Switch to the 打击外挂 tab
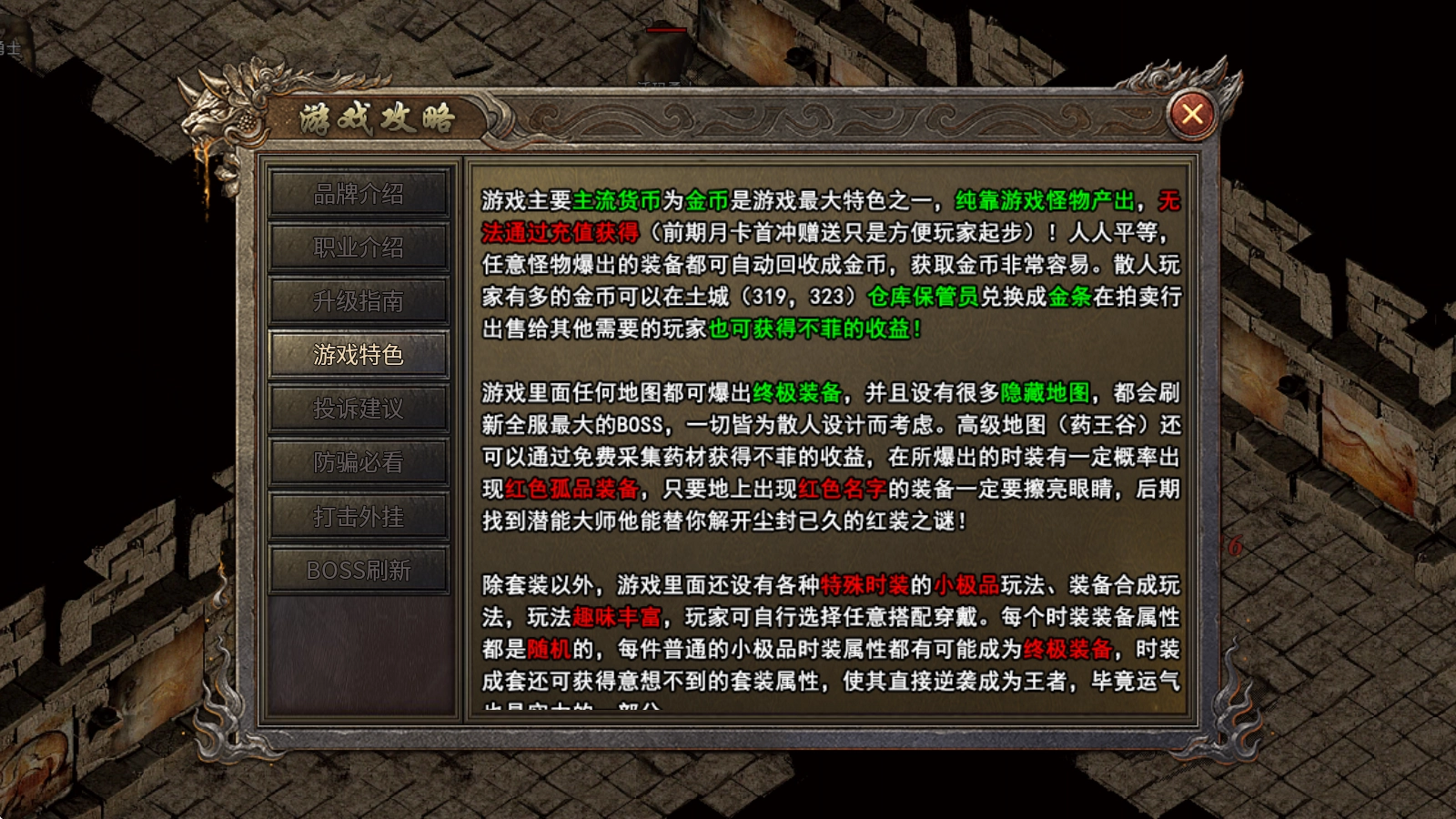The height and width of the screenshot is (819, 1456). [359, 517]
